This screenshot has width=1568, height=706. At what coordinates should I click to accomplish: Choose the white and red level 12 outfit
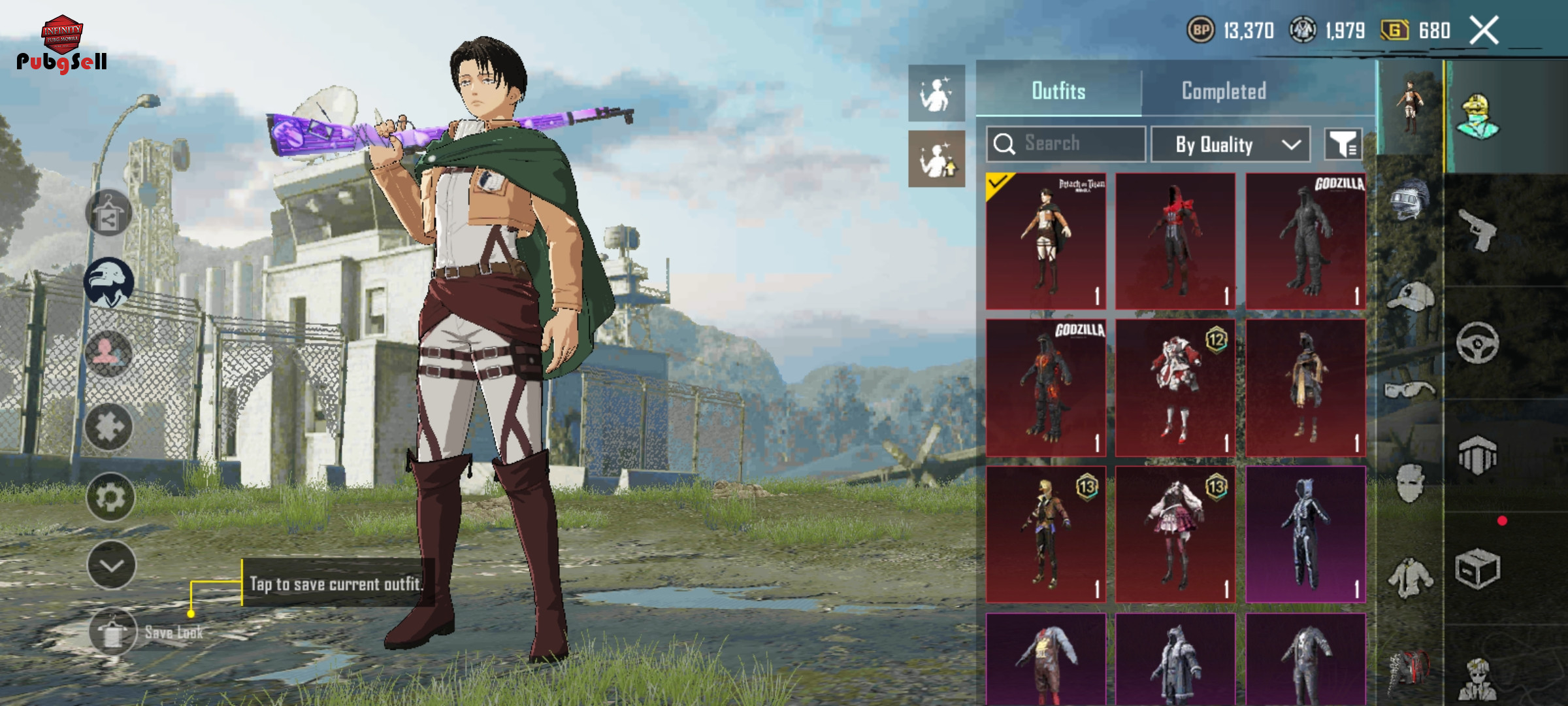click(1175, 388)
